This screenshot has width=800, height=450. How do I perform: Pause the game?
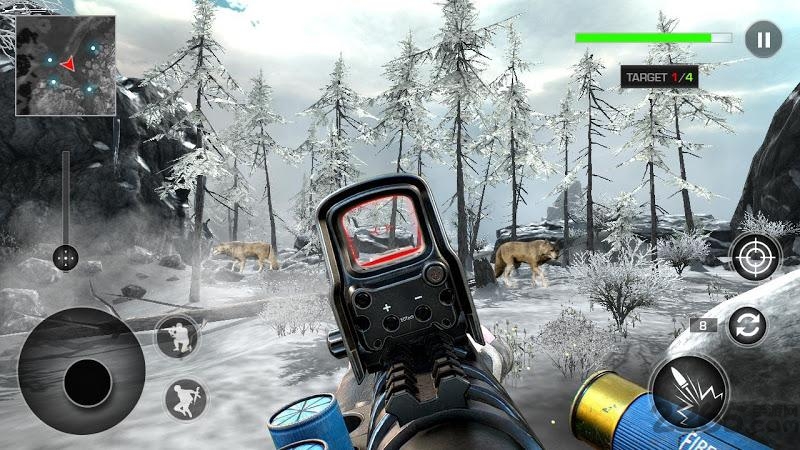(763, 39)
